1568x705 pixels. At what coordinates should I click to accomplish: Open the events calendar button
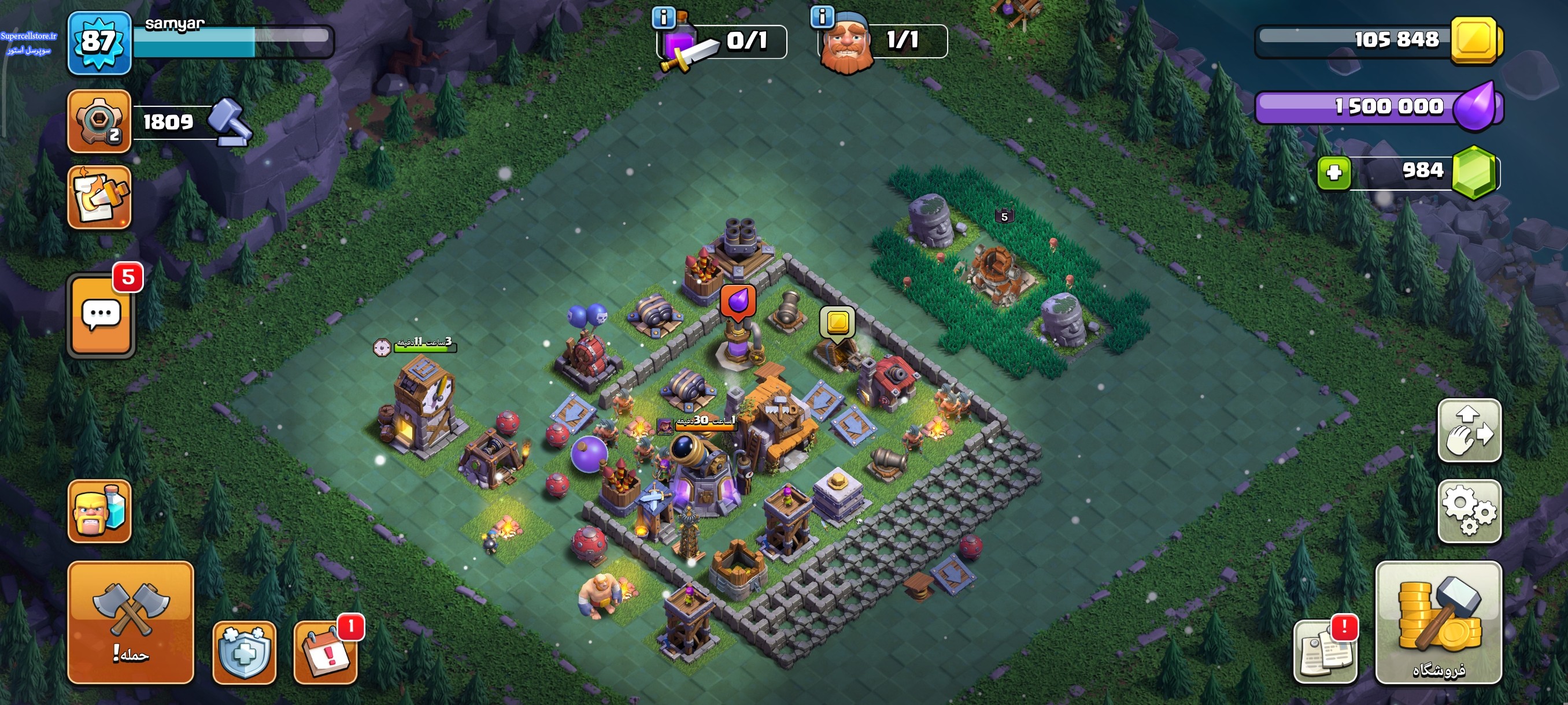325,652
